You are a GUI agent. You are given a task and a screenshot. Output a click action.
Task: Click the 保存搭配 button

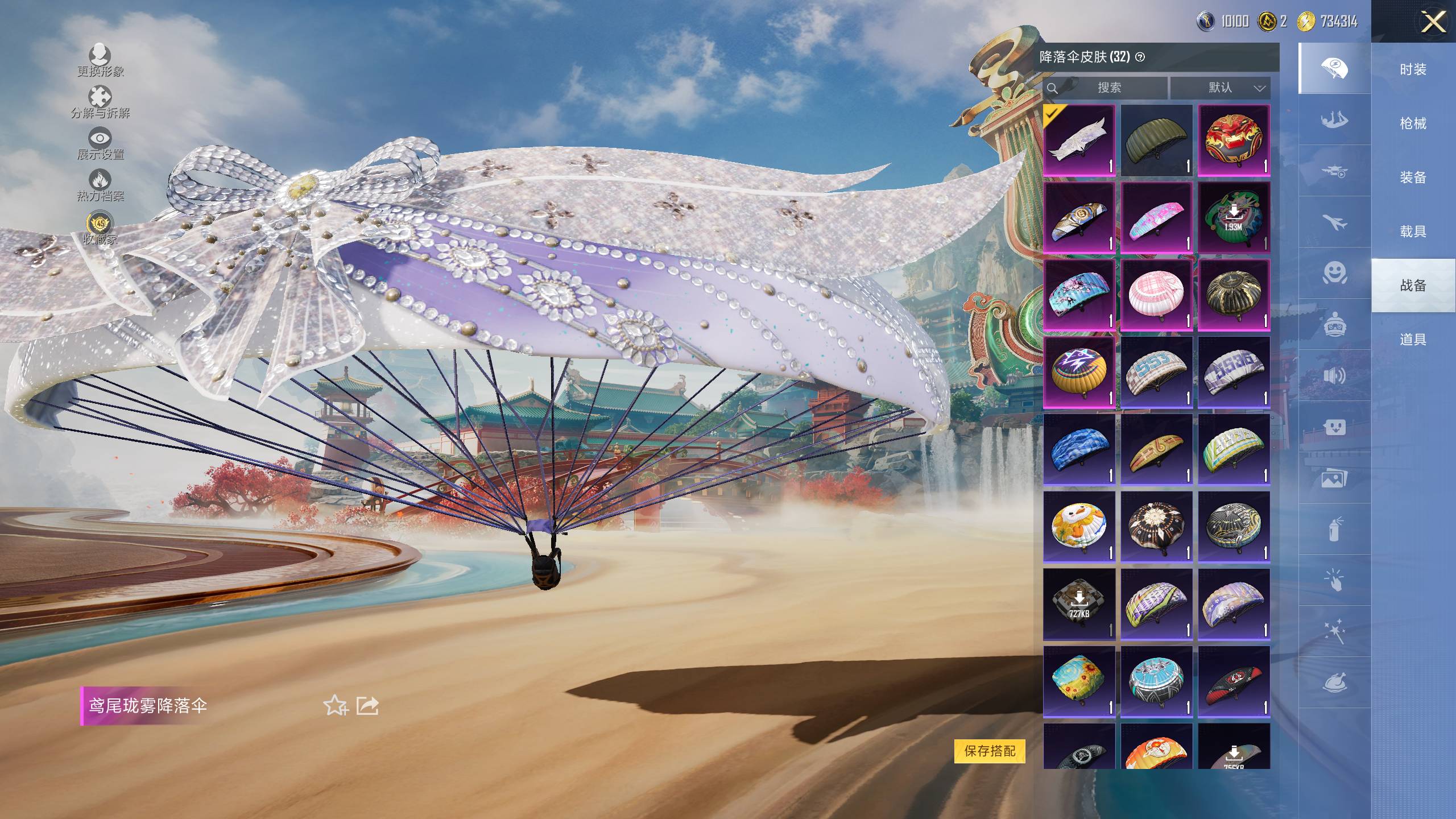tap(990, 751)
